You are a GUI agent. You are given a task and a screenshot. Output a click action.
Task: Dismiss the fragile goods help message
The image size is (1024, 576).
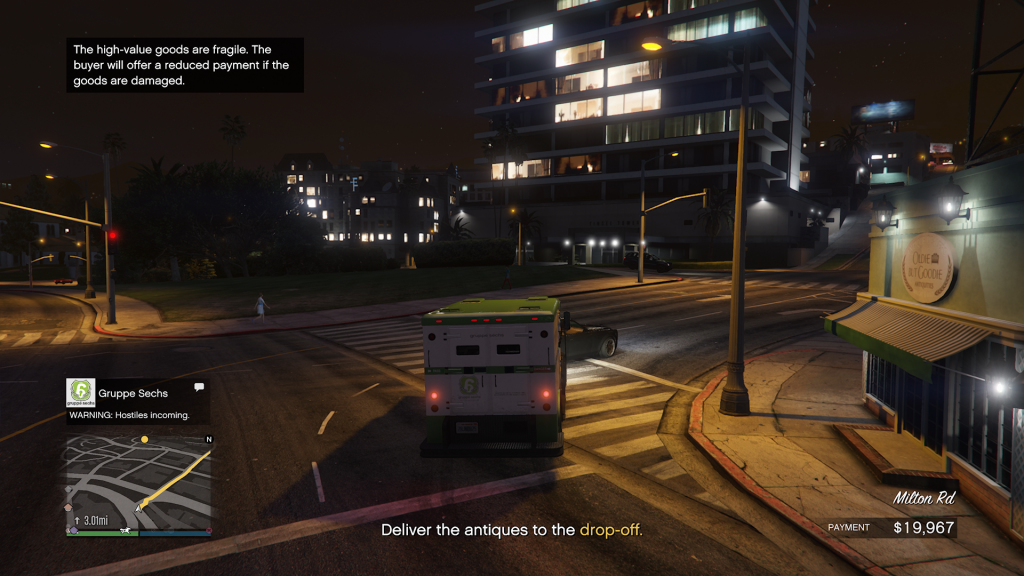[x=185, y=65]
